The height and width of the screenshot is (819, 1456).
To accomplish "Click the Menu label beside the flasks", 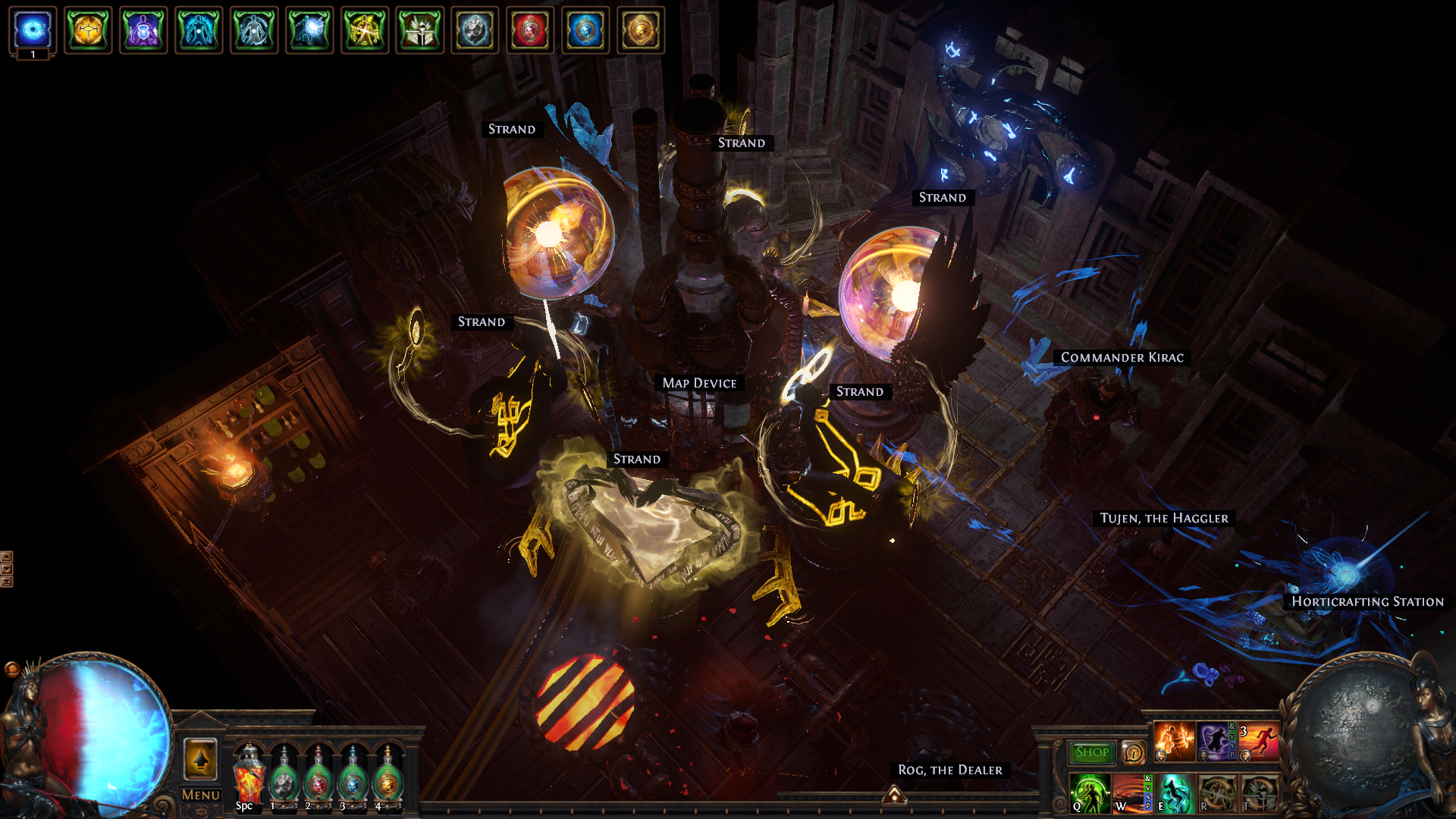I will [x=200, y=795].
